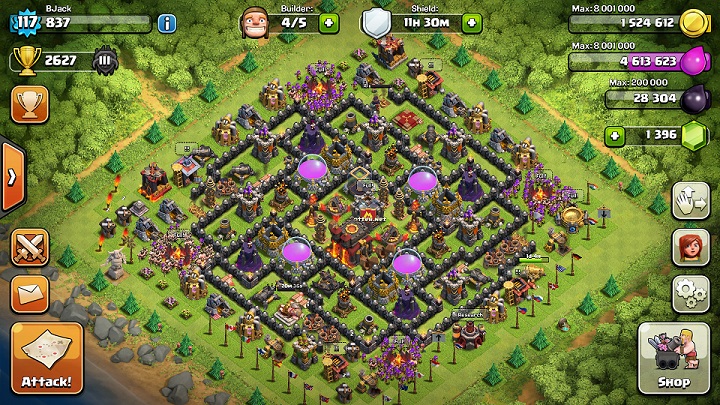Open the village layout editor hand icon
The width and height of the screenshot is (720, 405).
coord(688,200)
